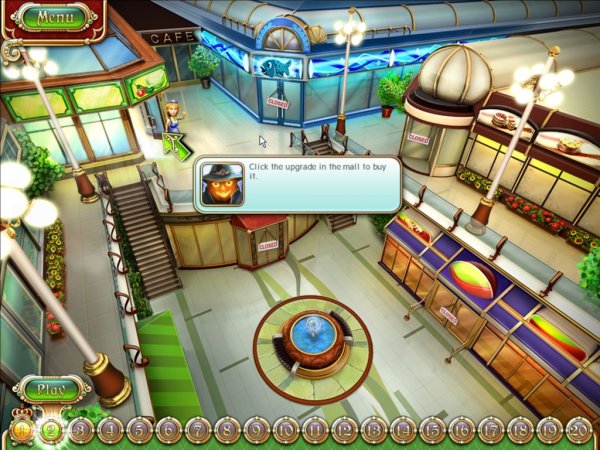The height and width of the screenshot is (450, 600).
Task: Choose level 18 on the level bar
Action: (x=520, y=430)
